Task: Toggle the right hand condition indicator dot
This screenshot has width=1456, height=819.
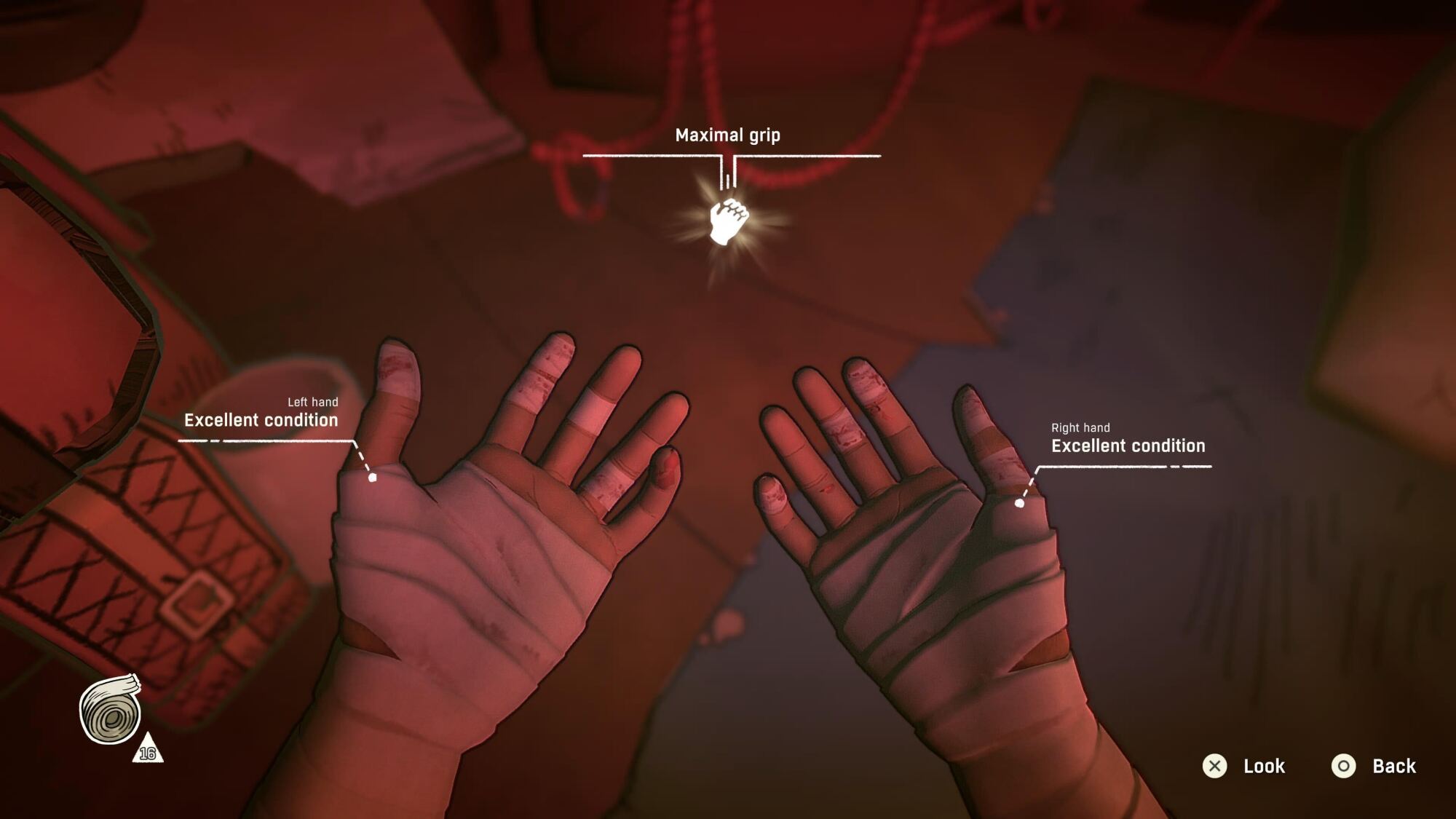Action: pyautogui.click(x=1021, y=502)
